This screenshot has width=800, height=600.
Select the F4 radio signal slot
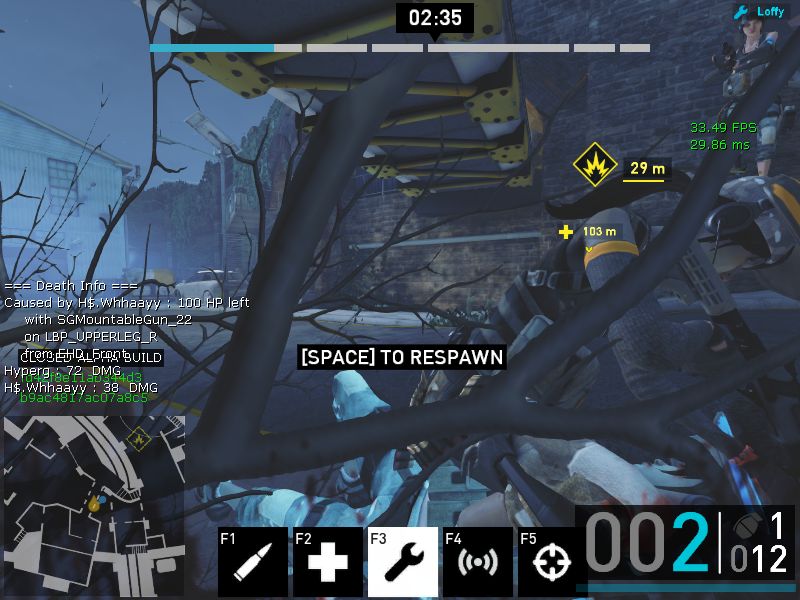pos(477,562)
